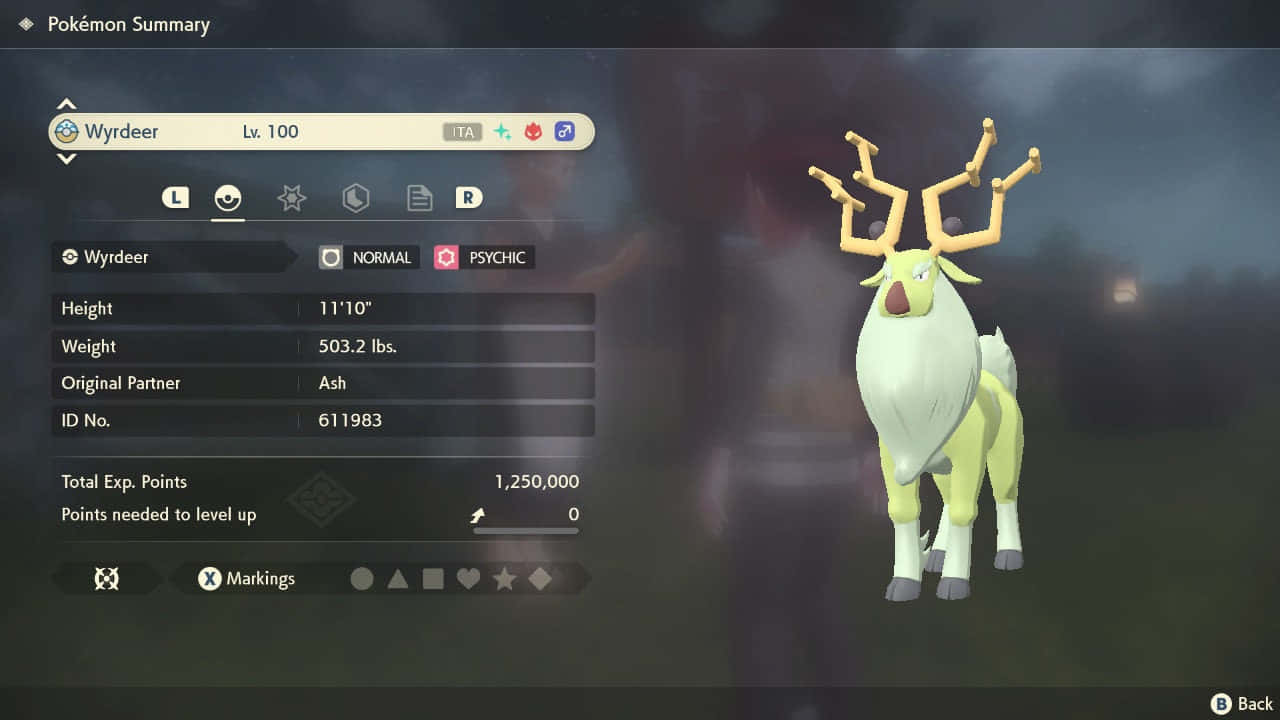This screenshot has width=1280, height=720.
Task: Toggle the circle marking on Wyrdeer
Action: pos(362,578)
